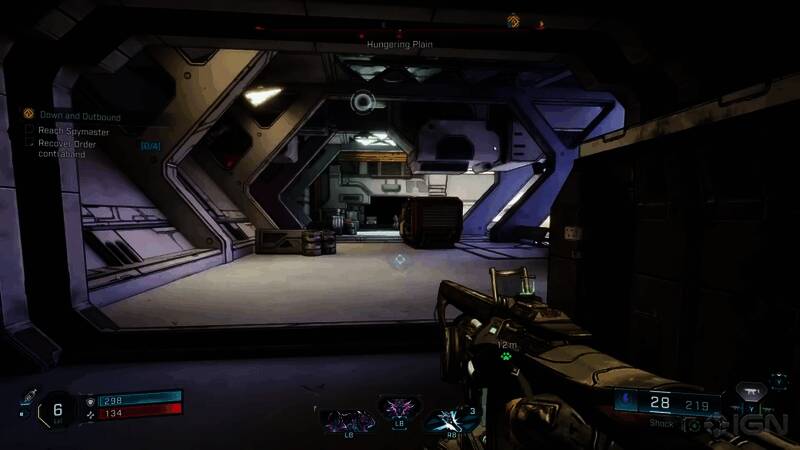Click the green paw distance marker
The width and height of the screenshot is (800, 450).
[x=507, y=357]
